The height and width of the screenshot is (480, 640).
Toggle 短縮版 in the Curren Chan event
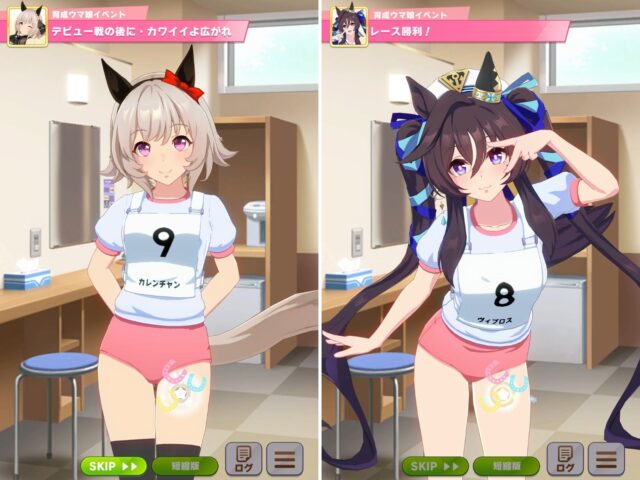185,466
